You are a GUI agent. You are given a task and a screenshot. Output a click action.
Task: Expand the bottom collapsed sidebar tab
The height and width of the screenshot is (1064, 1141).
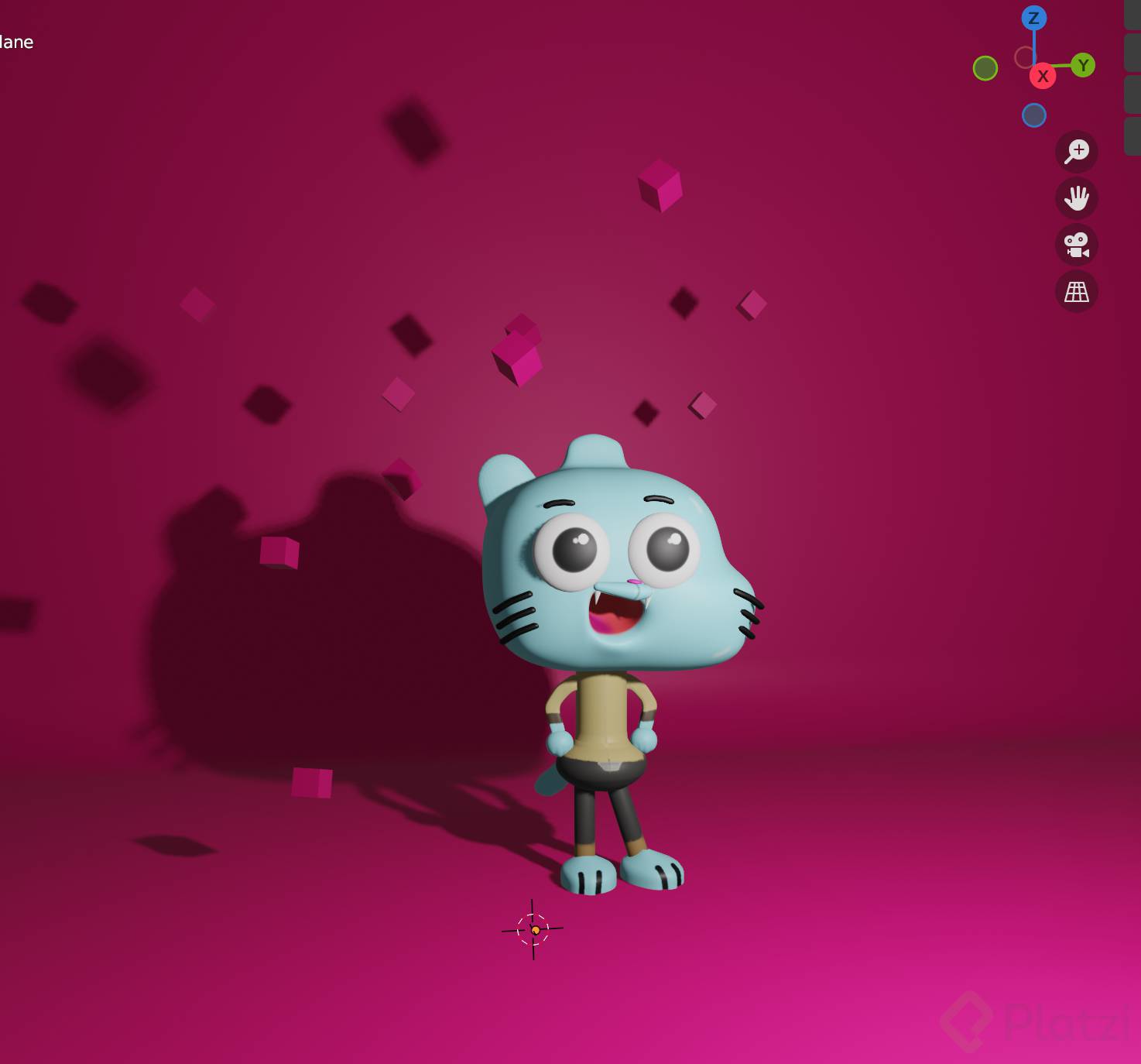click(1132, 135)
